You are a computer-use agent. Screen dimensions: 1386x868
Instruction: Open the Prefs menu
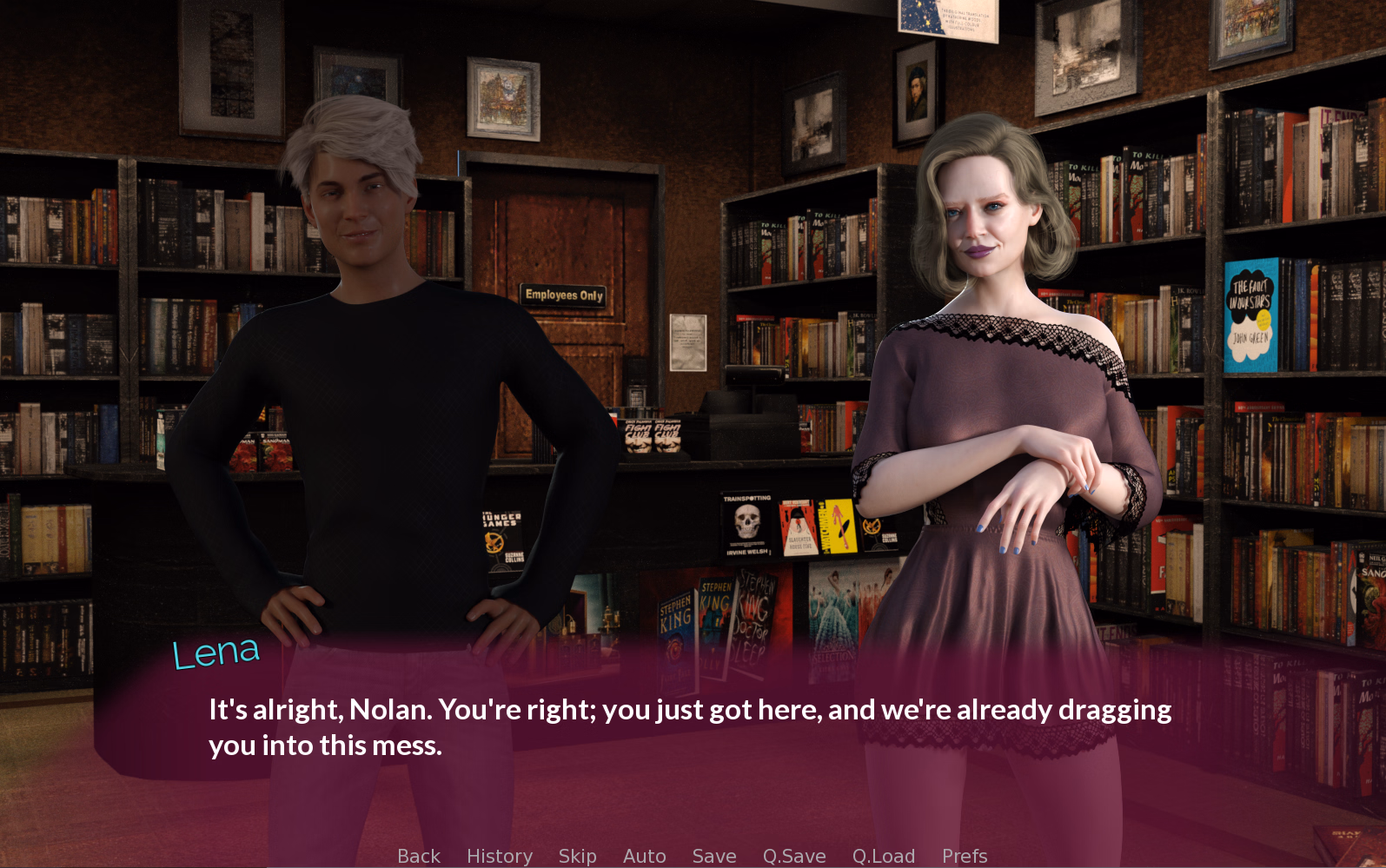(965, 856)
